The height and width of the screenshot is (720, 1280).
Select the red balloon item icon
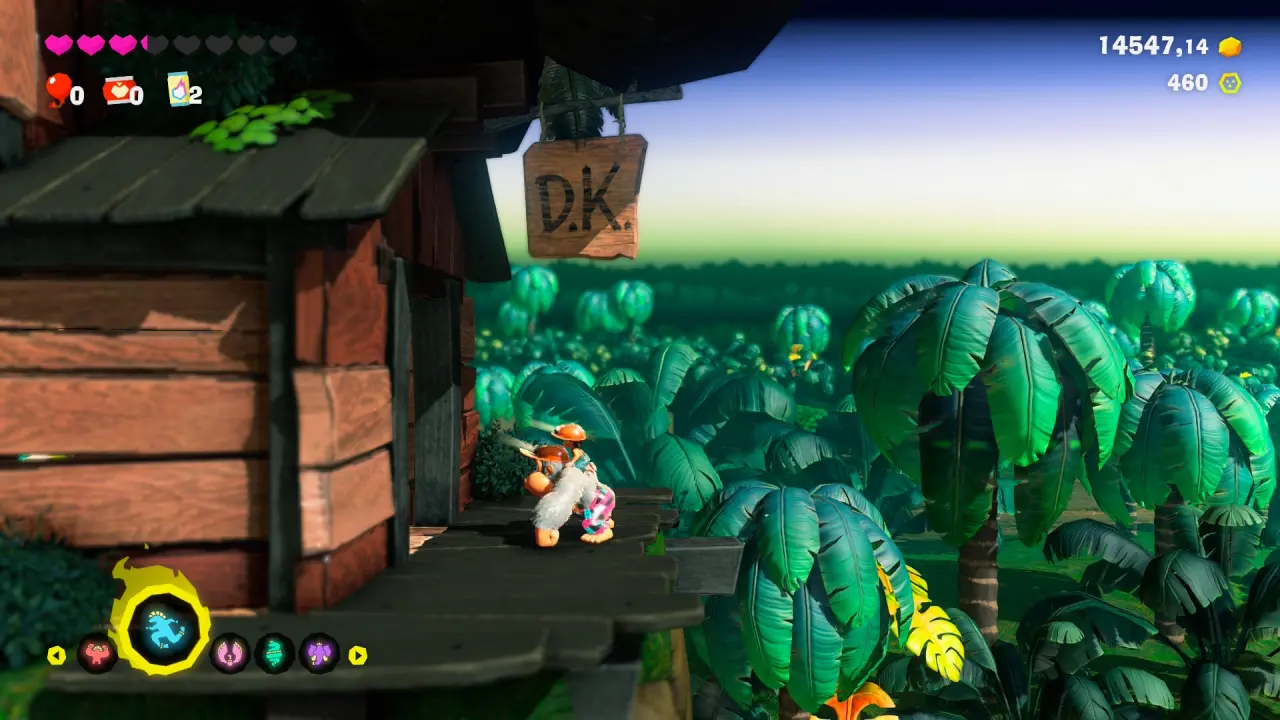click(57, 89)
